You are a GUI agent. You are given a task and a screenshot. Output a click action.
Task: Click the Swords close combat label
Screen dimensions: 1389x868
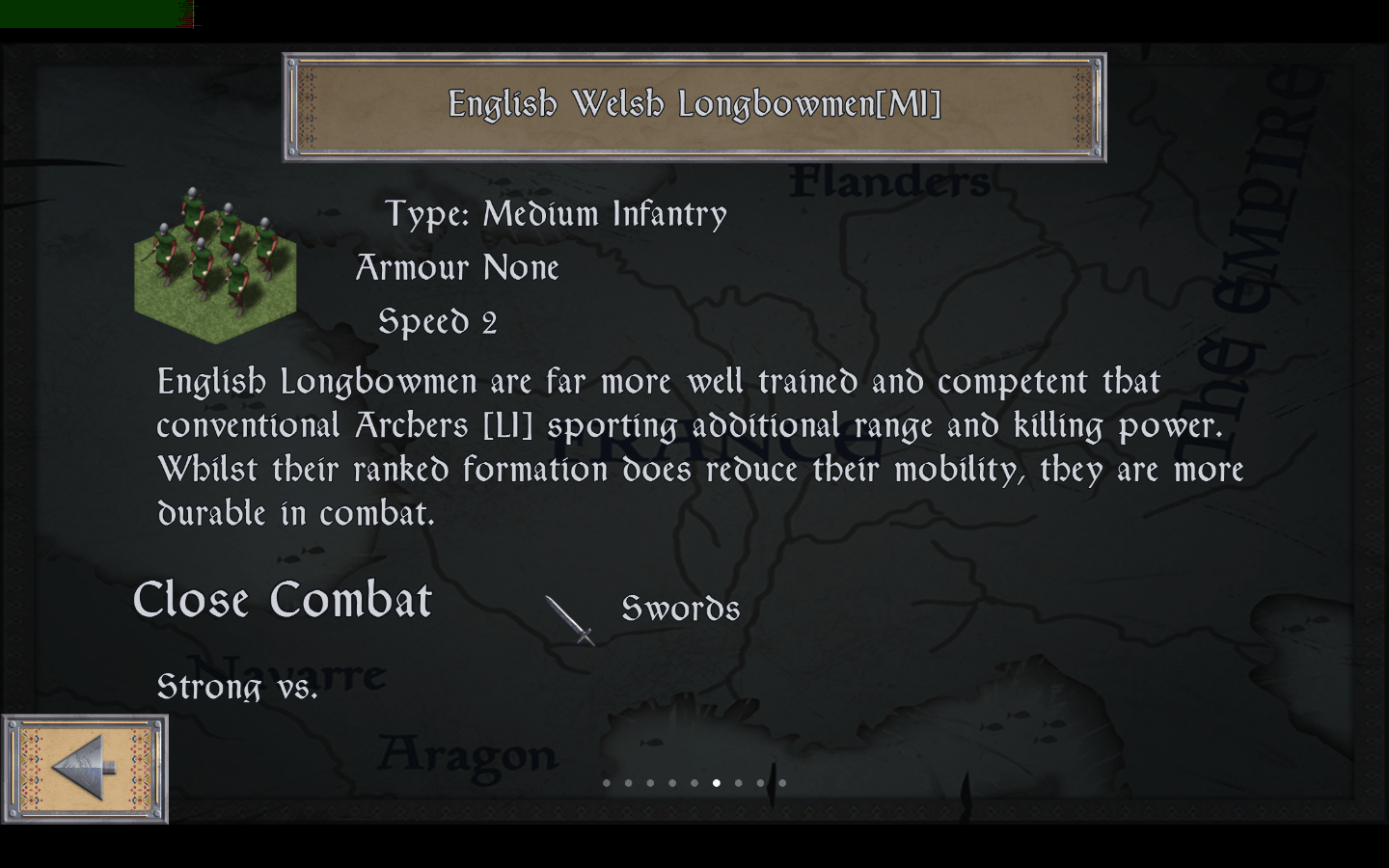[x=681, y=609]
